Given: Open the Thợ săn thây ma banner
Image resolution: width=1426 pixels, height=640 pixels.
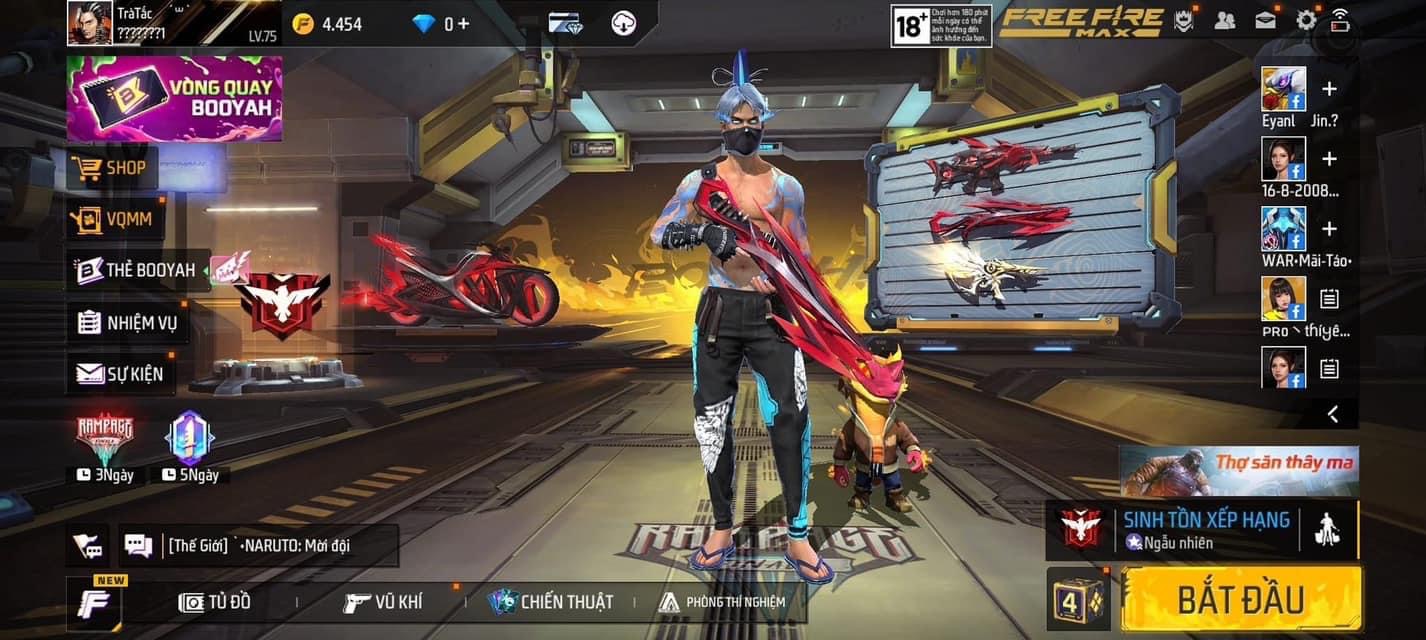Looking at the screenshot, I should click(x=1239, y=471).
